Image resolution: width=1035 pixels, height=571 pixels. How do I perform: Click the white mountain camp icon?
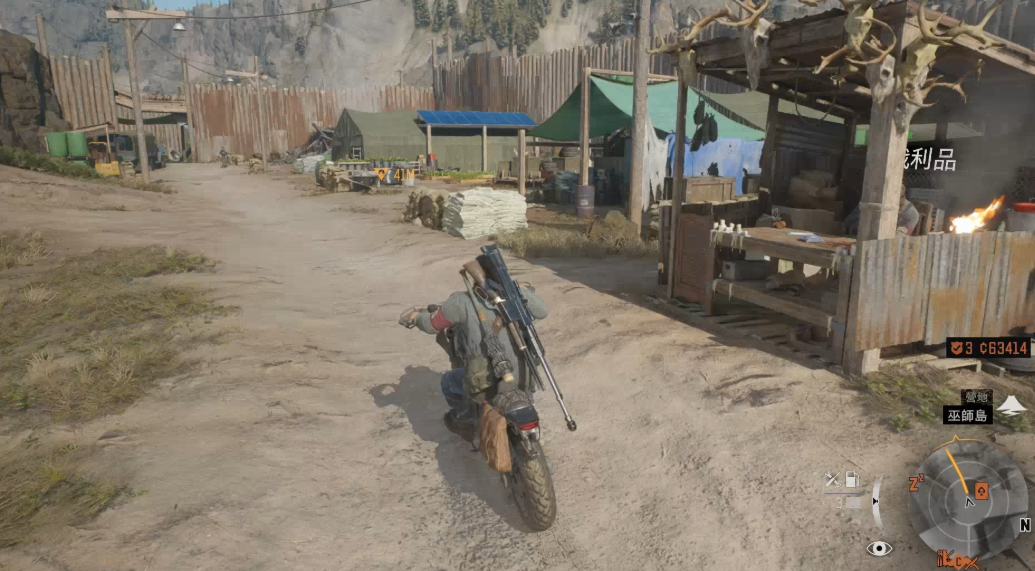pos(1012,405)
